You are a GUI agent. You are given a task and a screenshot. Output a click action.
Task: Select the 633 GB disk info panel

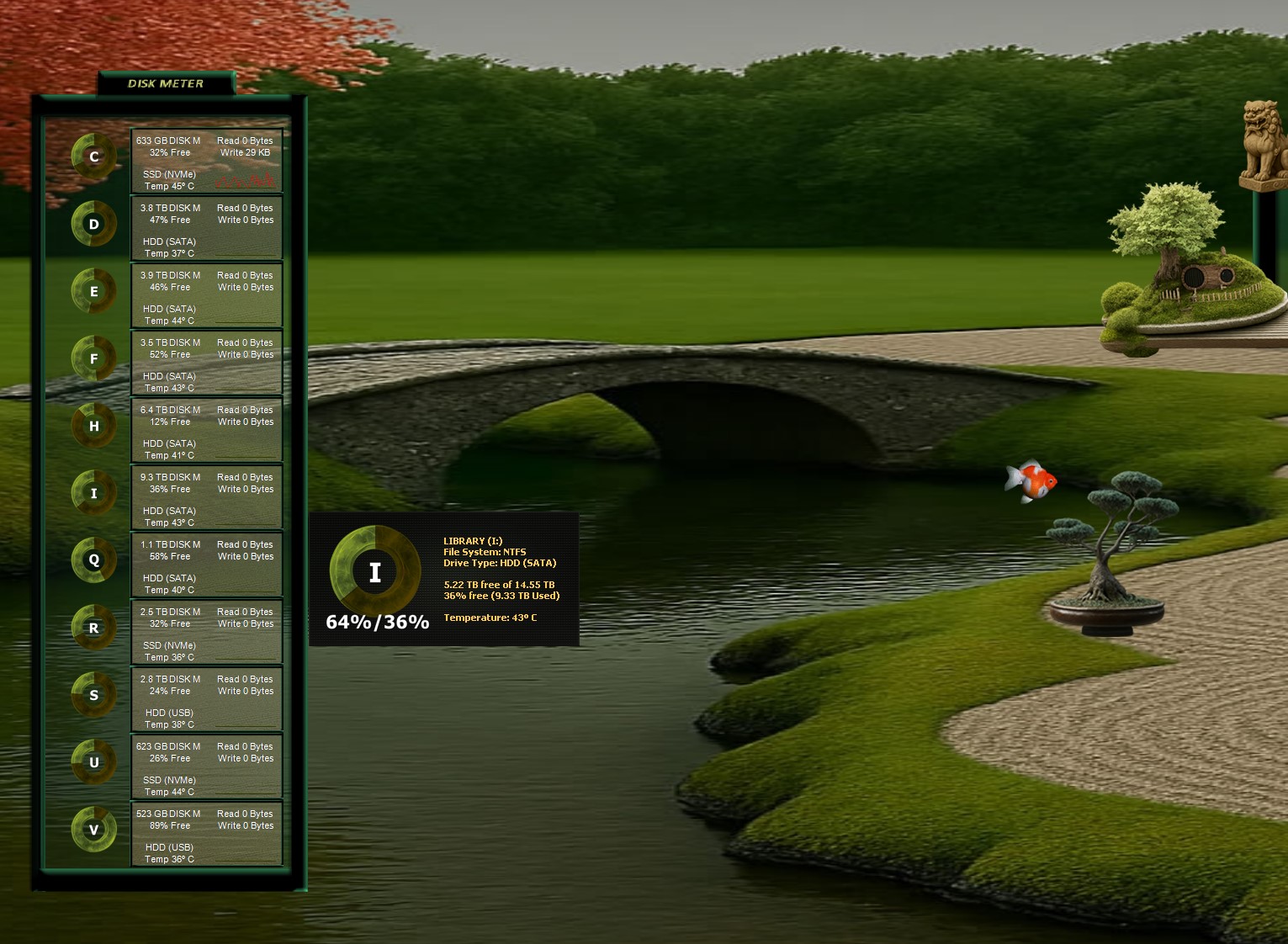click(206, 161)
